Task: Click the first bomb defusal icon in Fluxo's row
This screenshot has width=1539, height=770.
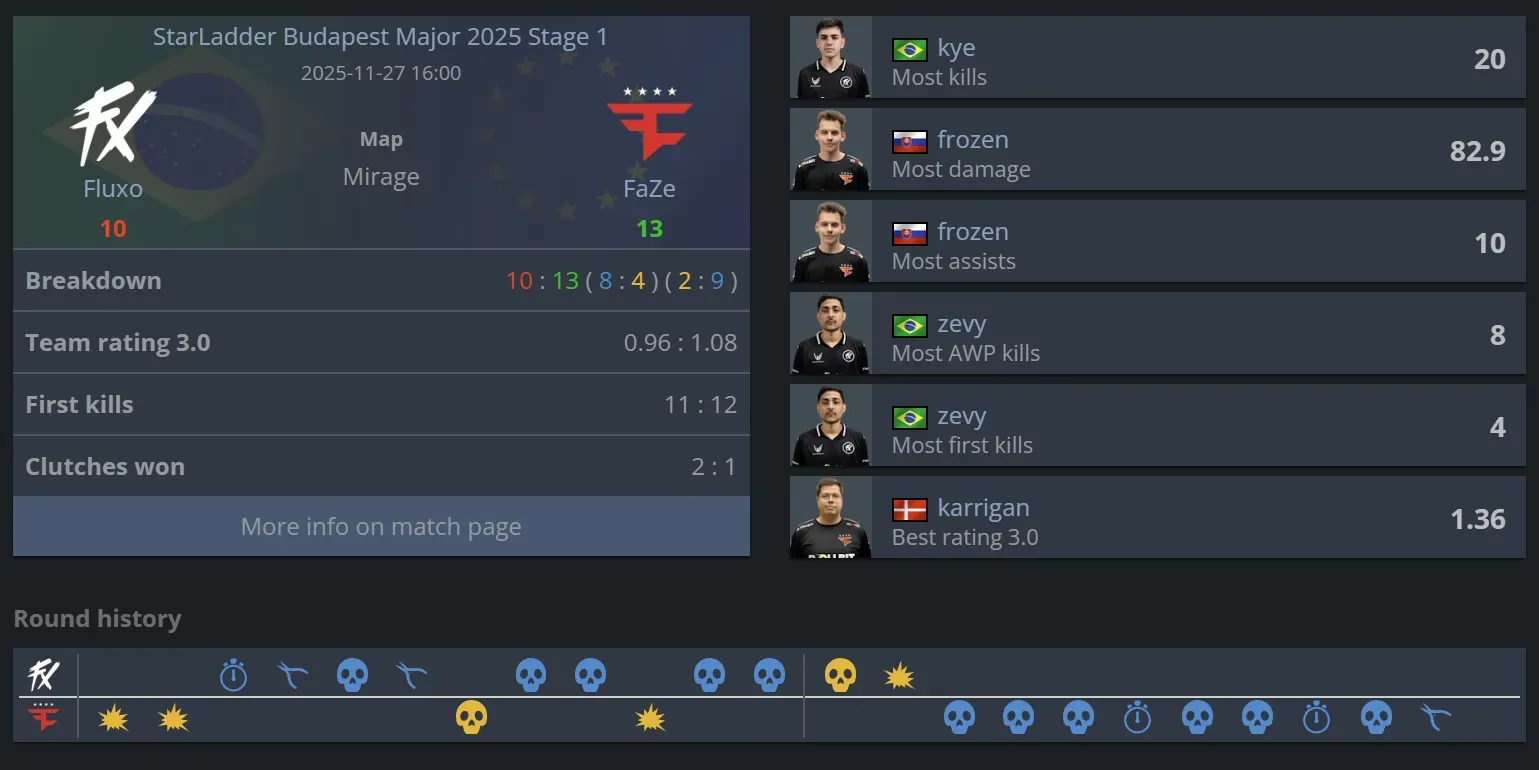Action: point(294,675)
